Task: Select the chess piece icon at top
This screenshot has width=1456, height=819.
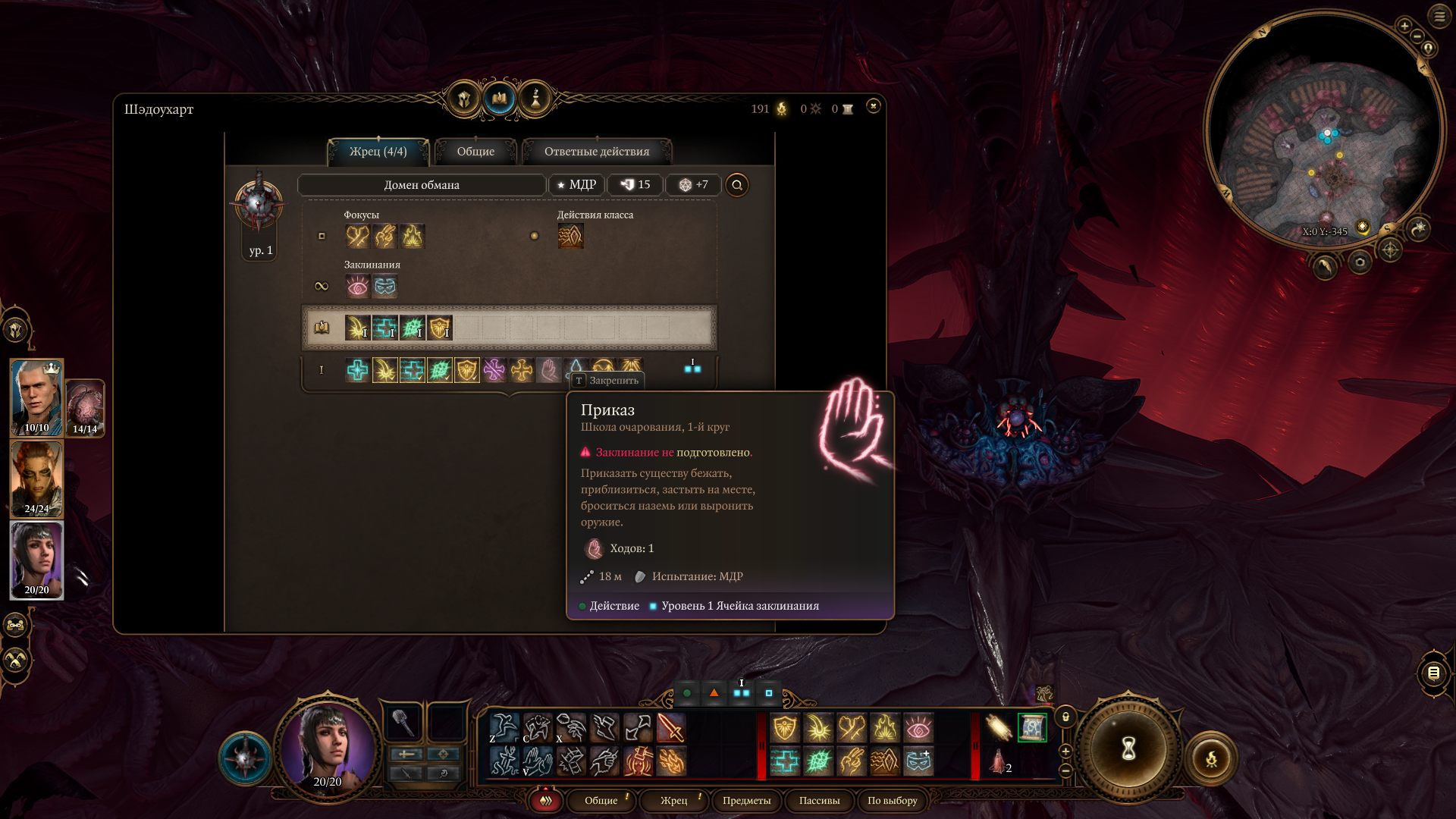Action: coord(535,99)
